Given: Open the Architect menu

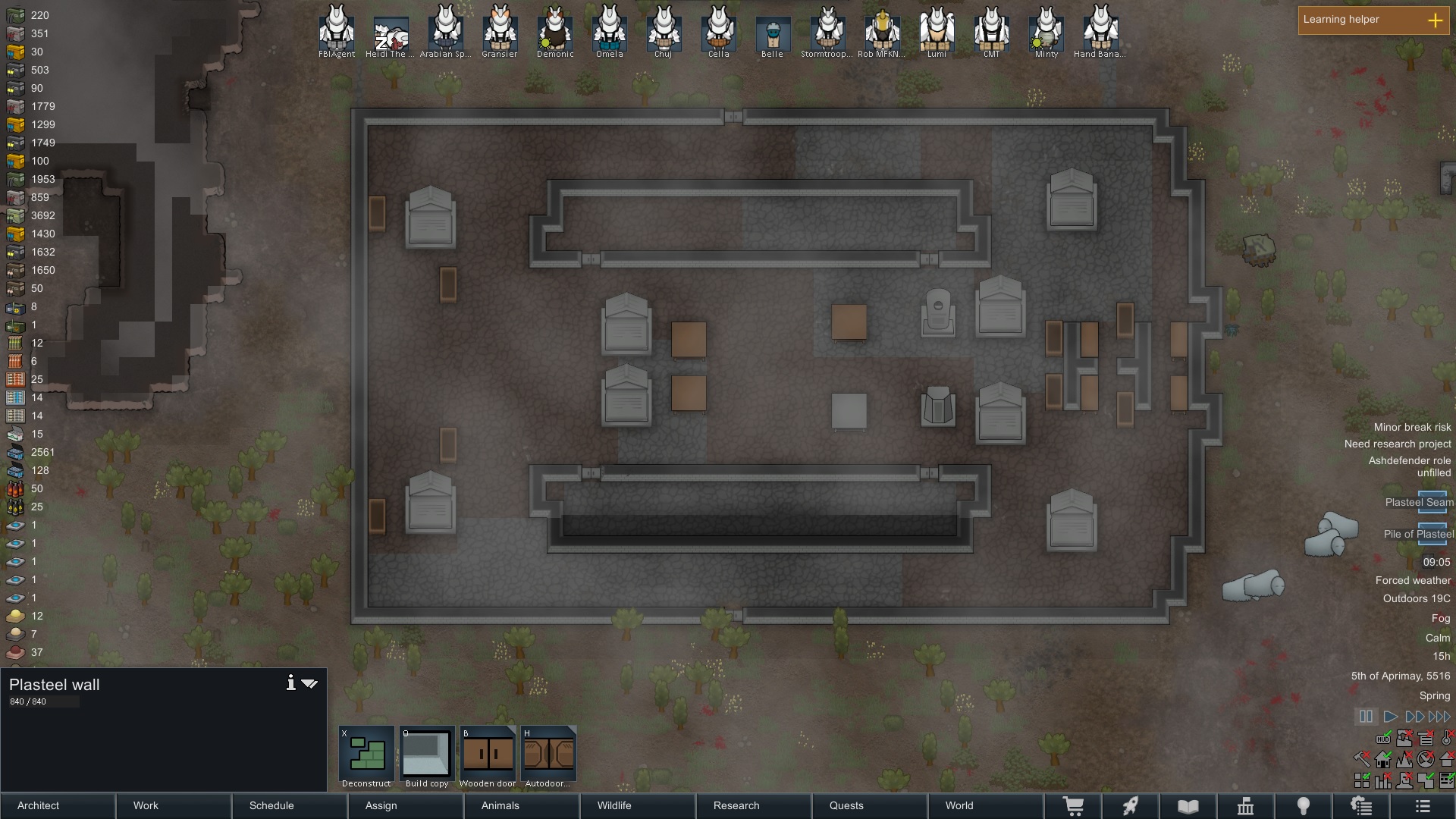Looking at the screenshot, I should 39,805.
